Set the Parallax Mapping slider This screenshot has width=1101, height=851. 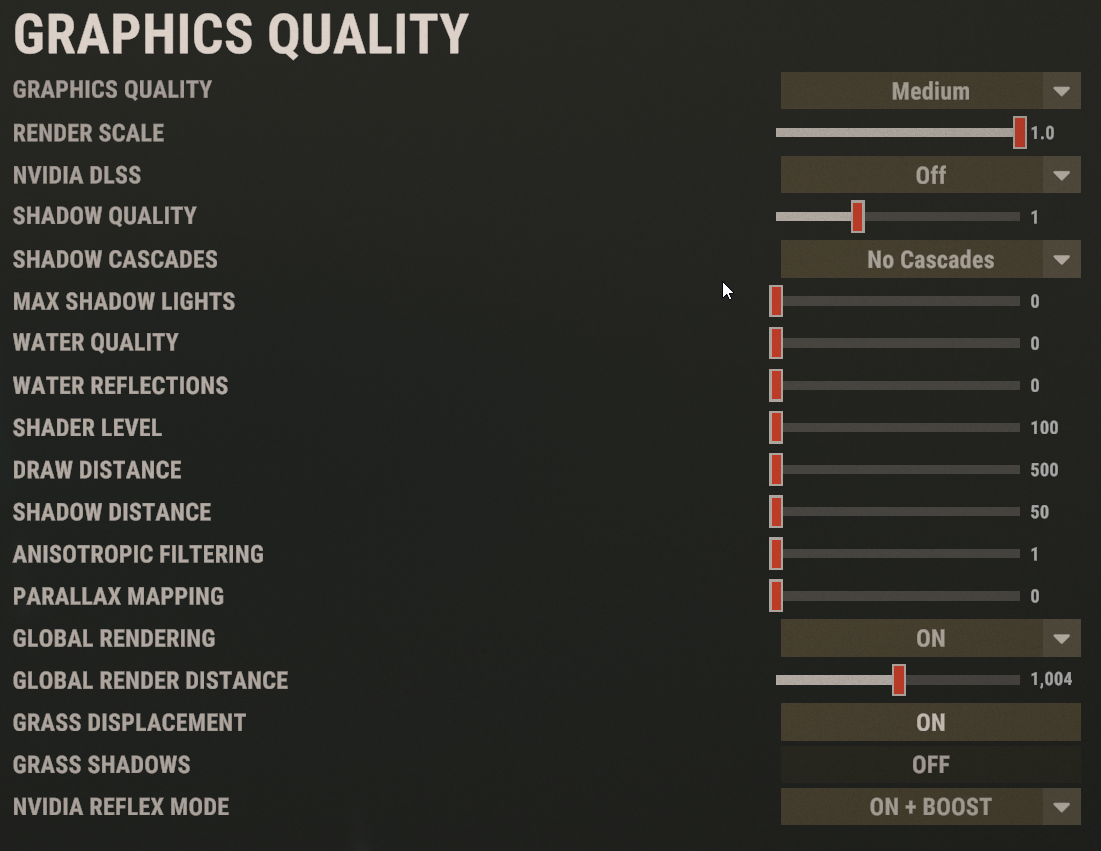pos(776,596)
